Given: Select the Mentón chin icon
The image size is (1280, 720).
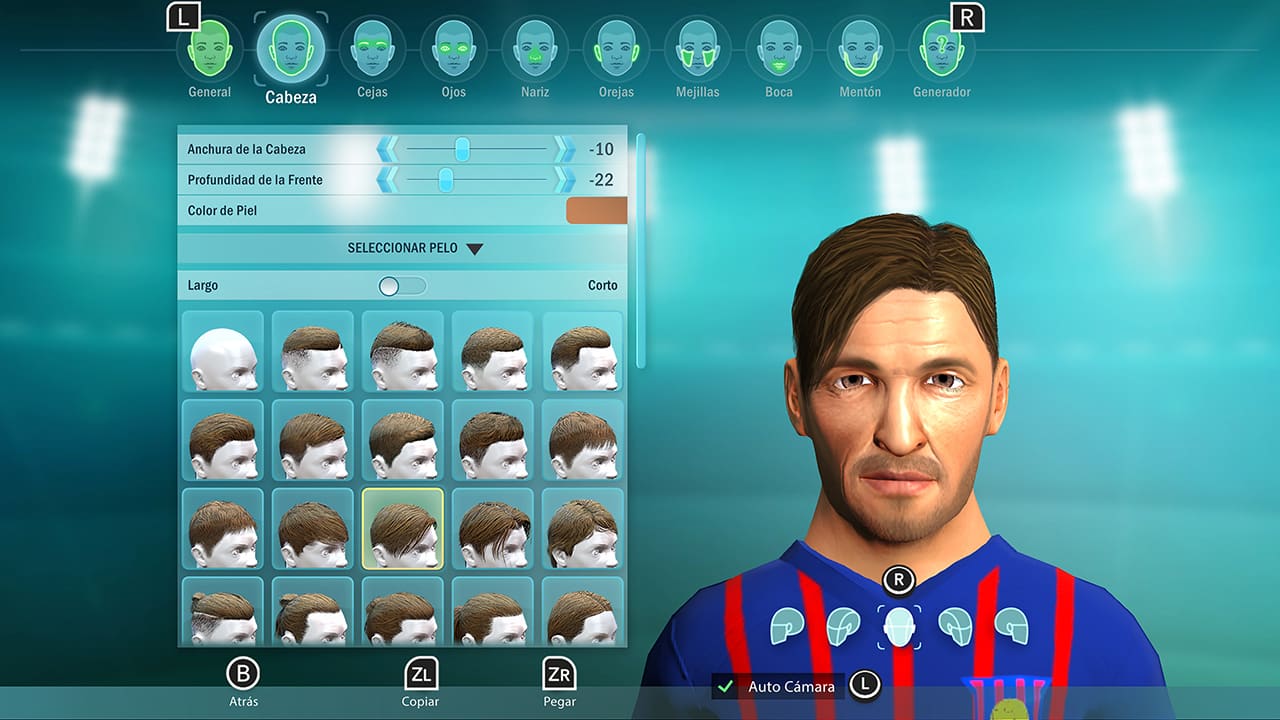Looking at the screenshot, I should (x=860, y=47).
